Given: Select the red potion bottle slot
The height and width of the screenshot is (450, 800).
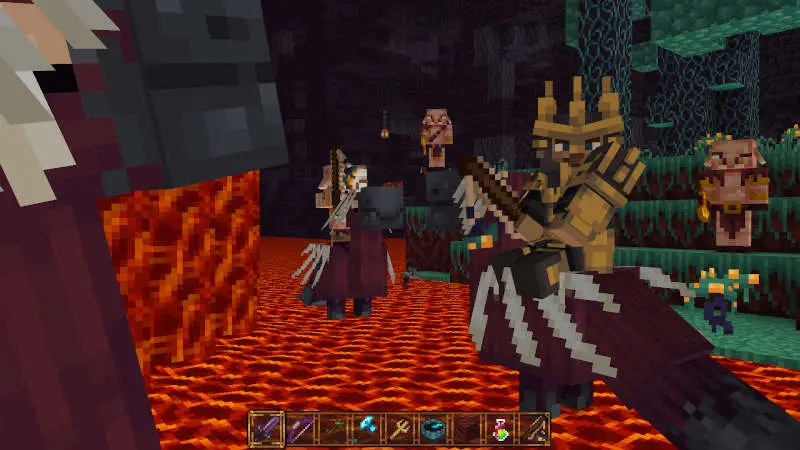Looking at the screenshot, I should click(x=501, y=428).
